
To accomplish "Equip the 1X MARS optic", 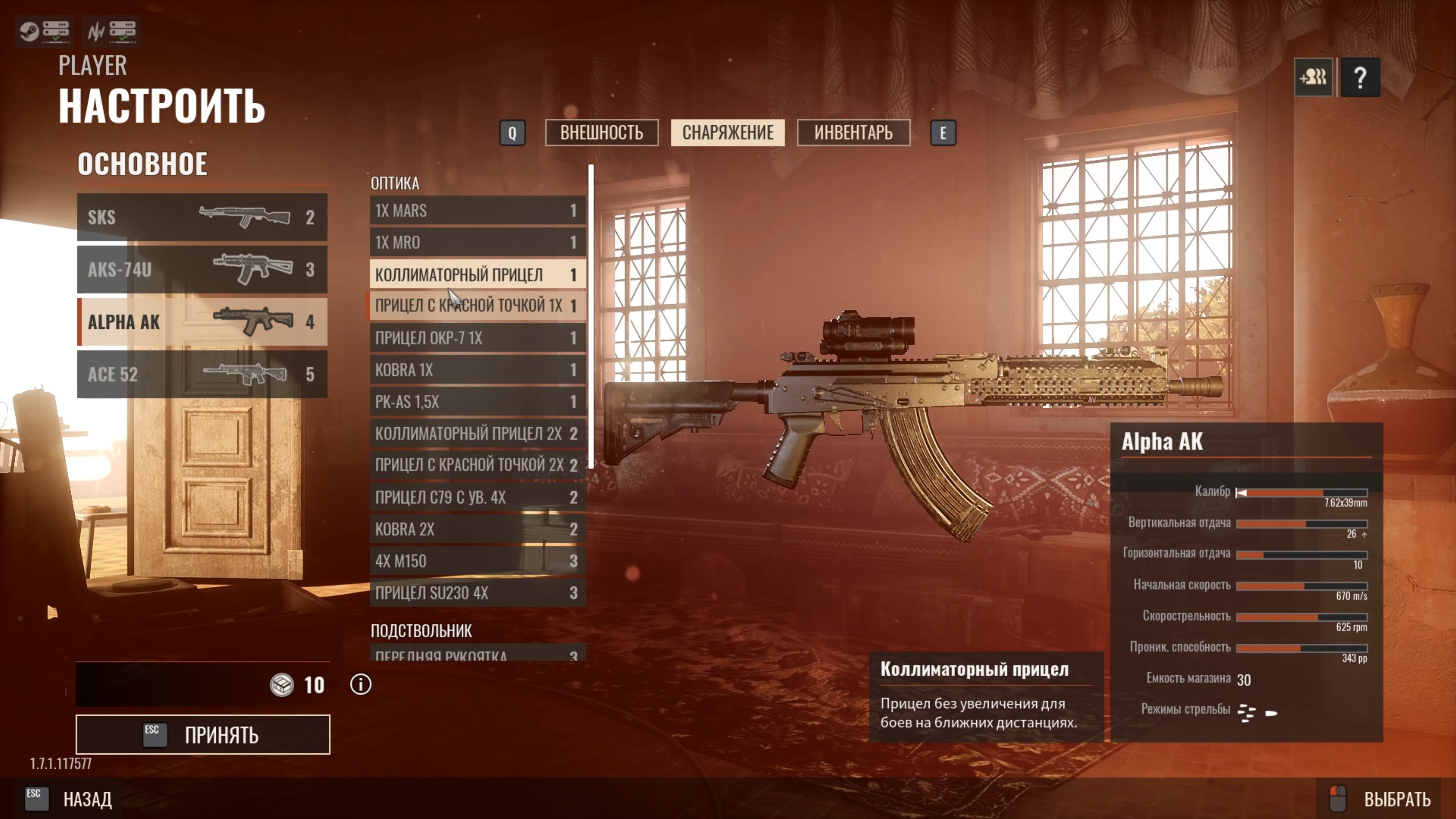I will click(477, 211).
